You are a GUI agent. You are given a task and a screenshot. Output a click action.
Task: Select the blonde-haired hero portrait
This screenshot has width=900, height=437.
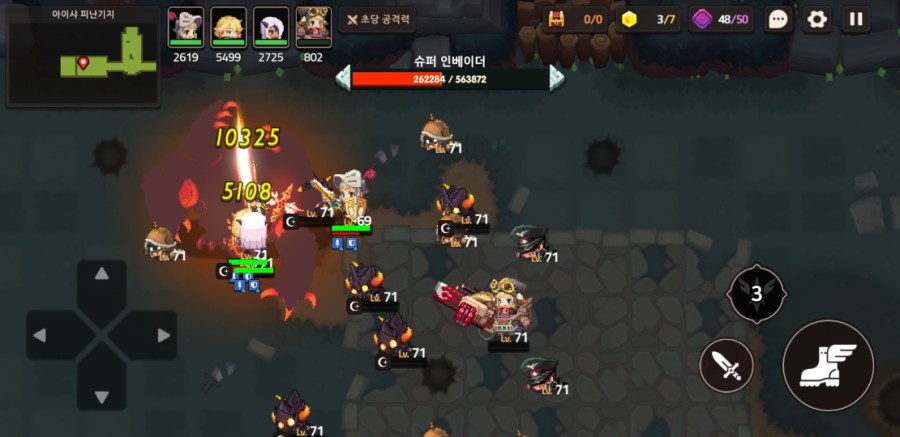(228, 26)
